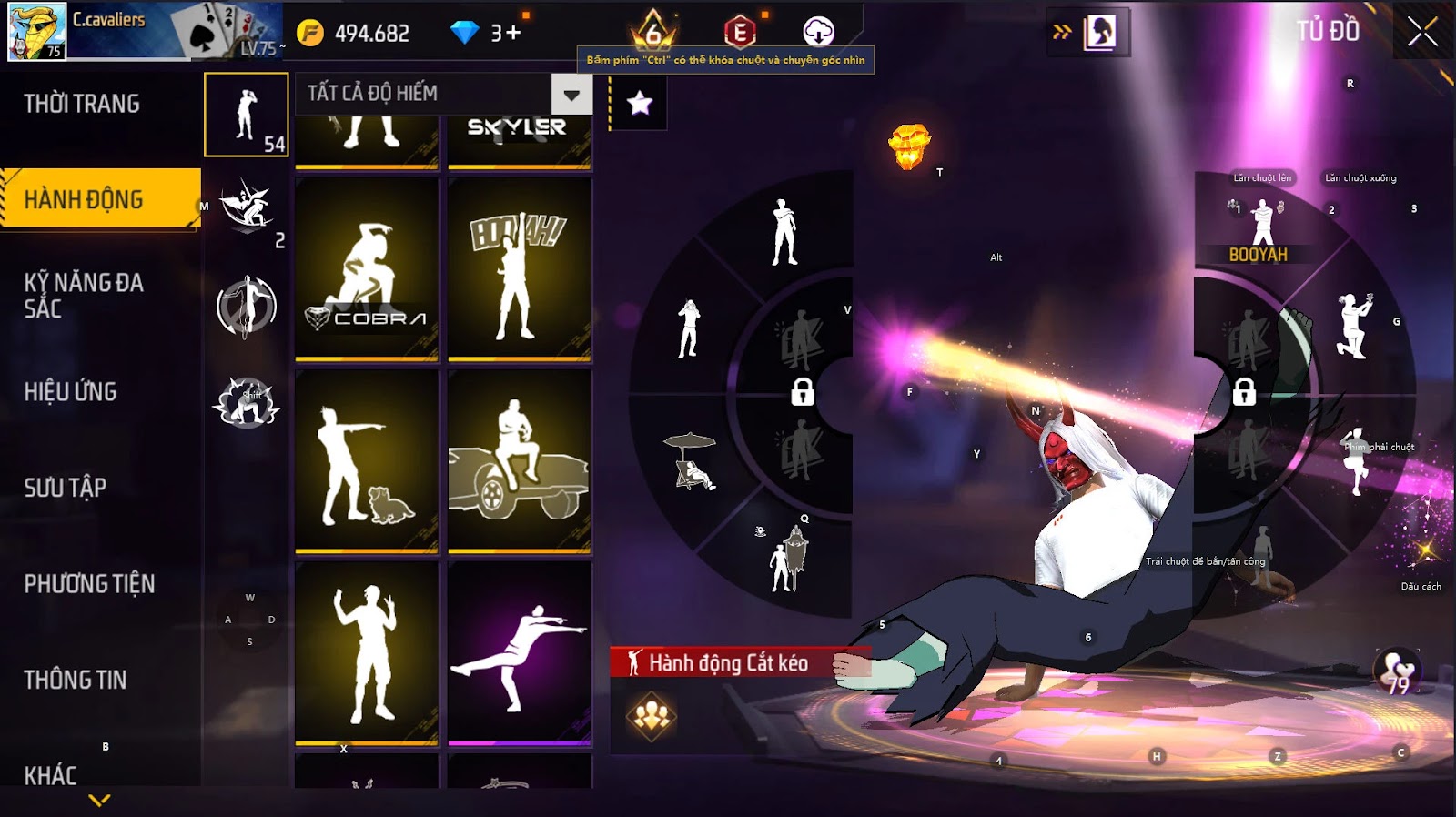Choose the Booyah emote tile
The image size is (1456, 817).
(520, 270)
